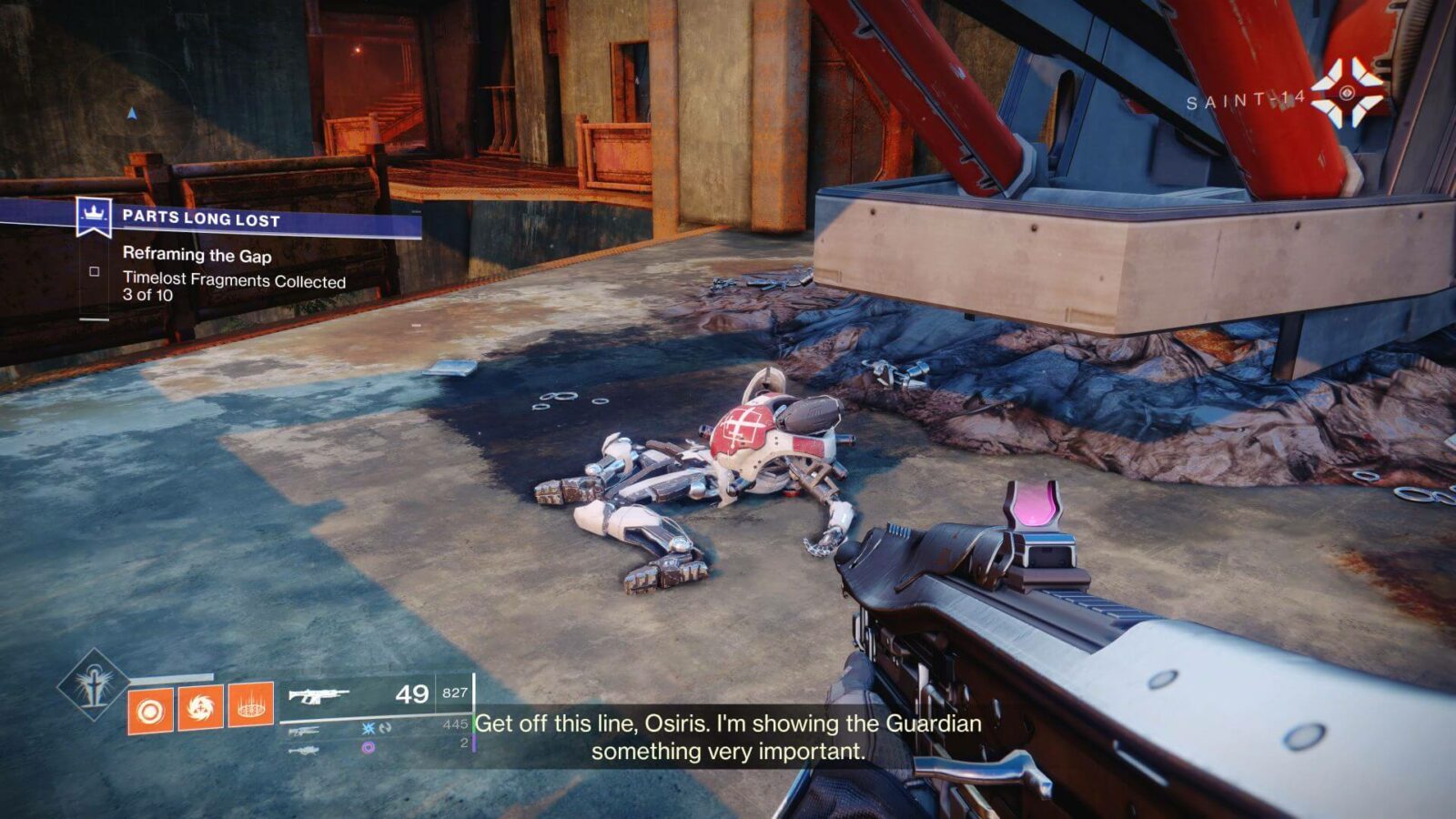The image size is (1456, 819).
Task: Toggle the infinity symbol weapon perk icon
Action: [384, 726]
